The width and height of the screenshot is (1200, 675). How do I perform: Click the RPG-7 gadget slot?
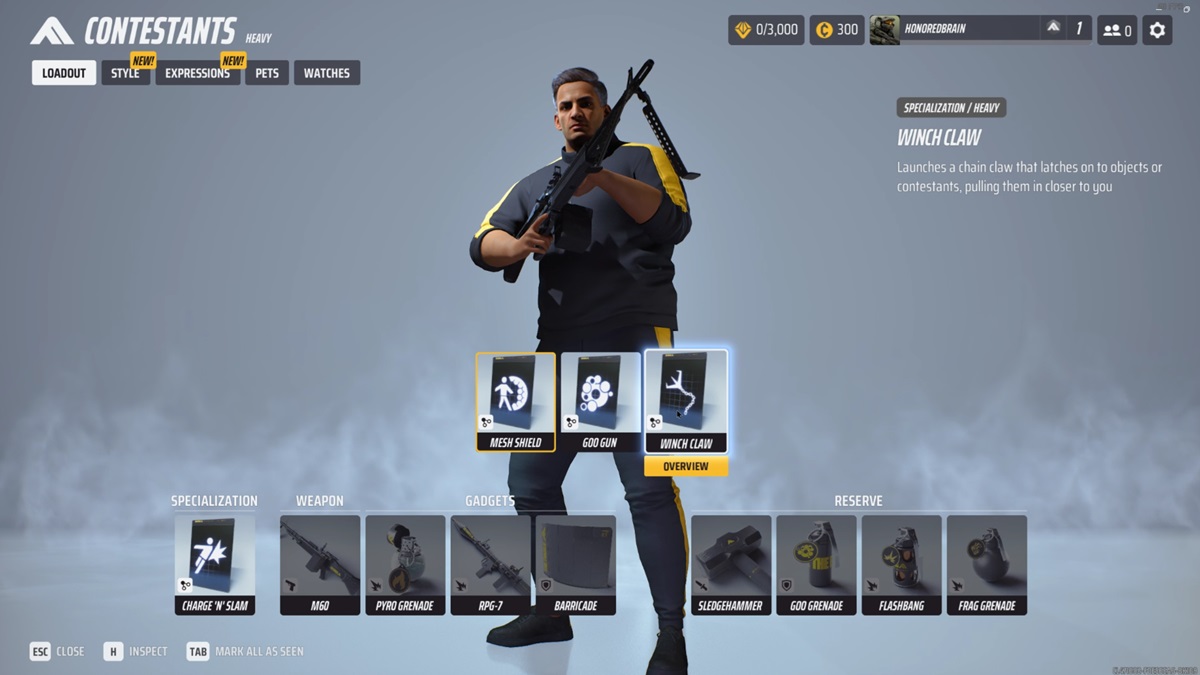(x=490, y=564)
